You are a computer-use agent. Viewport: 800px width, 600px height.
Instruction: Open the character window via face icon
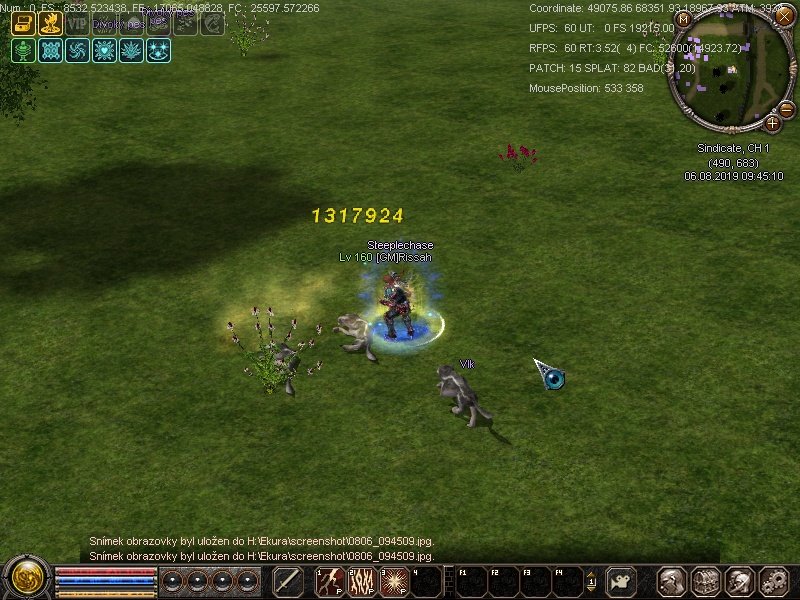click(672, 581)
